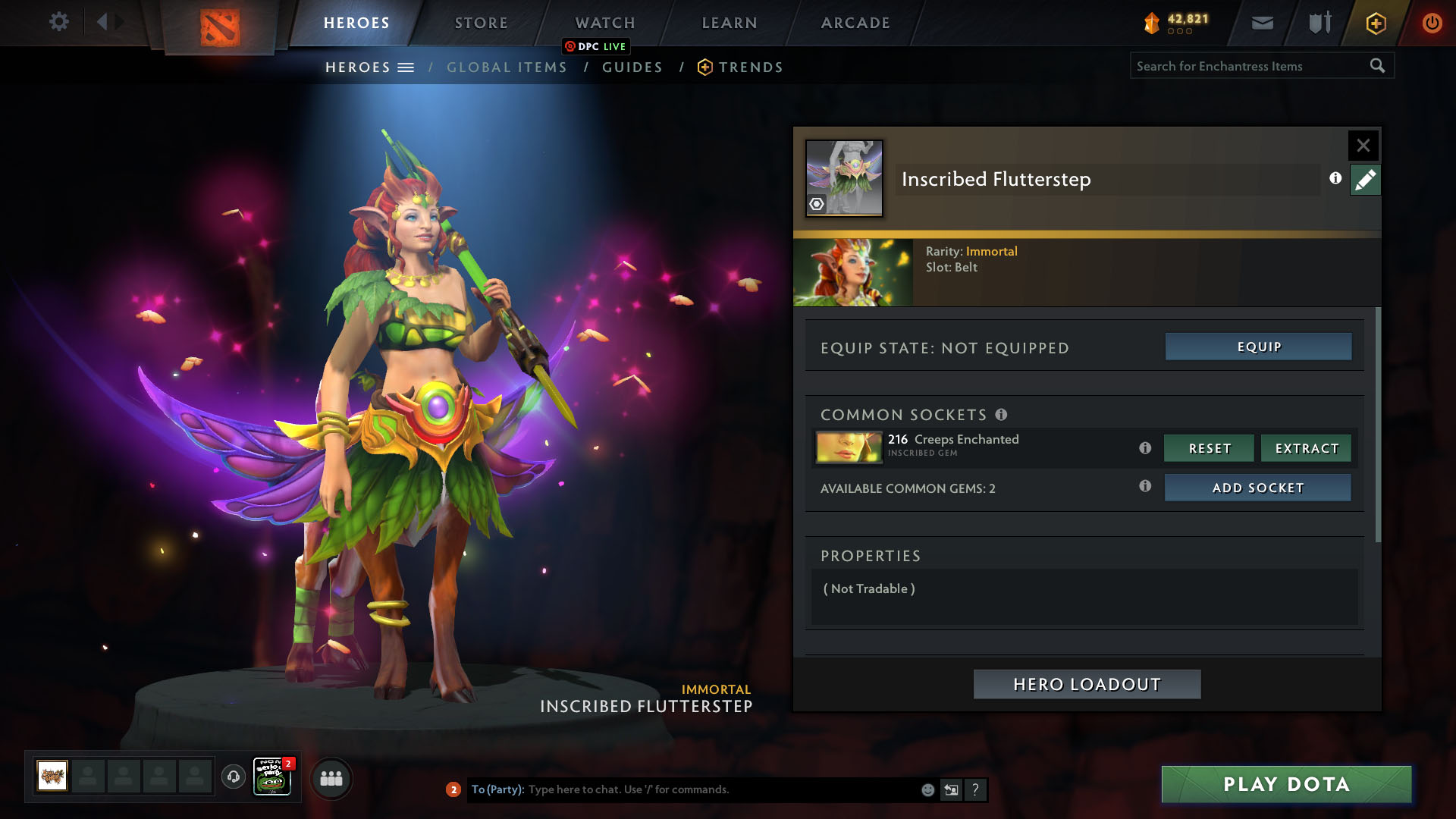
Task: Rename item with the pencil button
Action: pyautogui.click(x=1365, y=180)
